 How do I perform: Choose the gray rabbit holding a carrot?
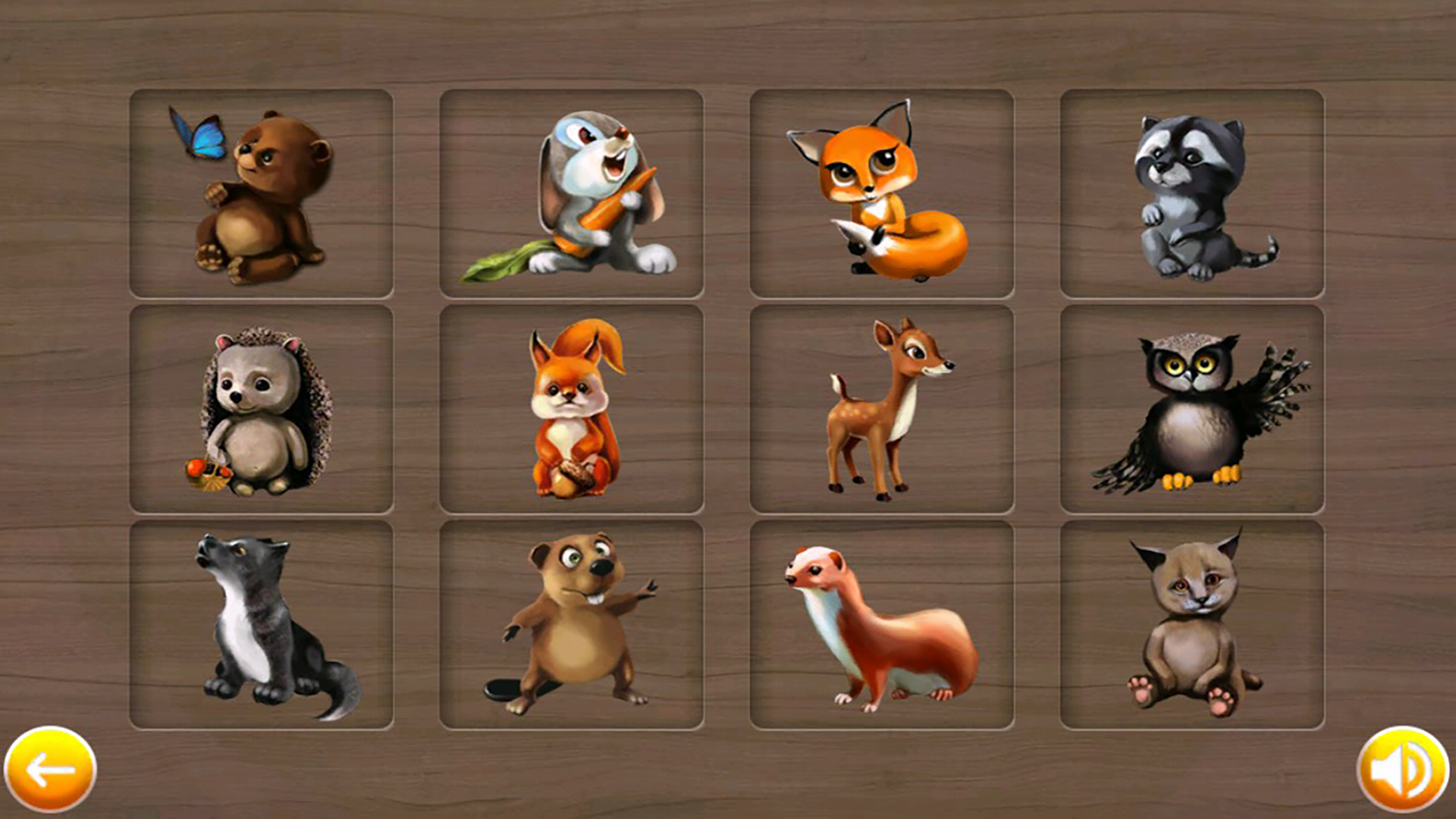coord(571,194)
